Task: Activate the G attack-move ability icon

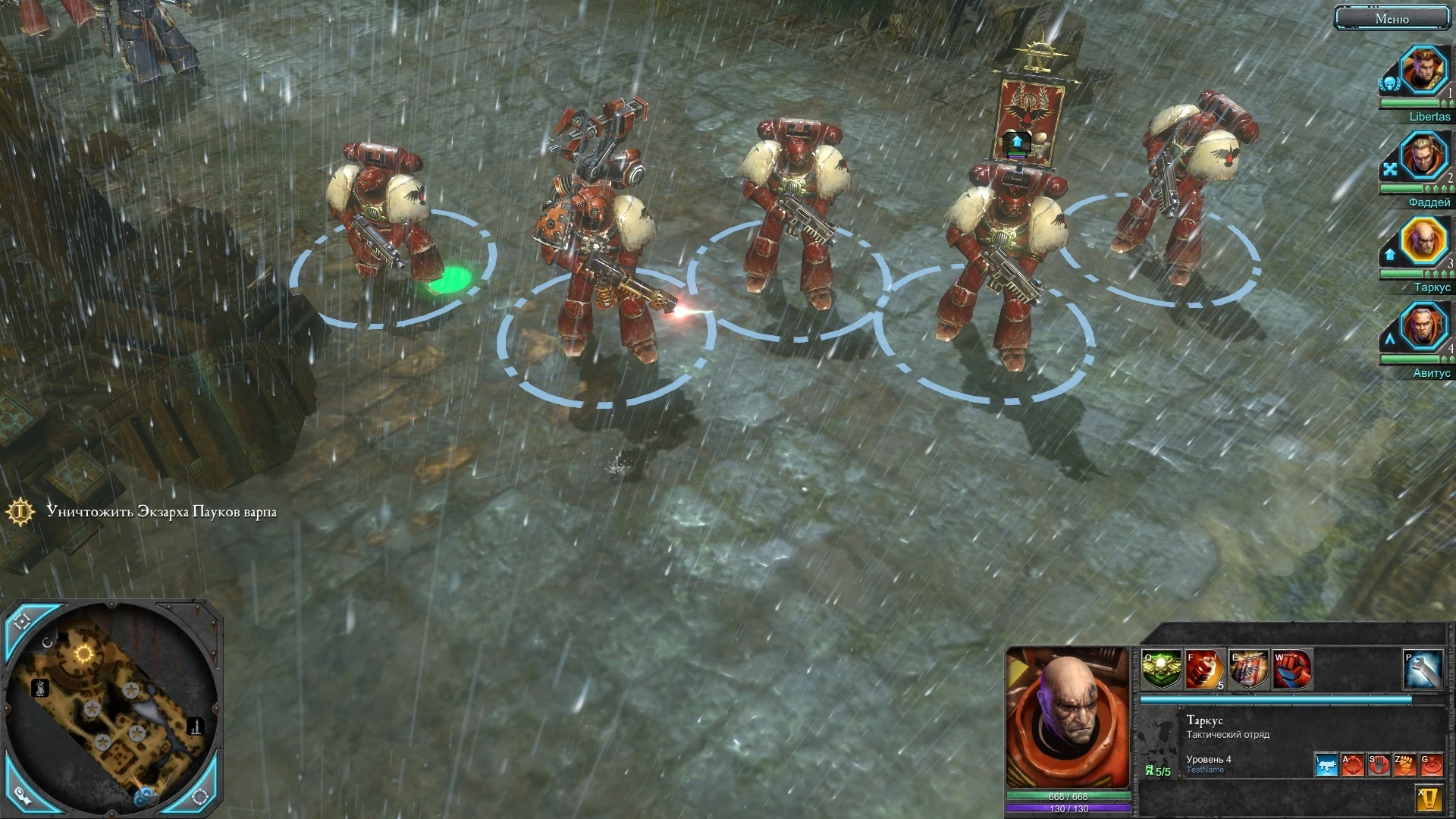Action: (1432, 765)
